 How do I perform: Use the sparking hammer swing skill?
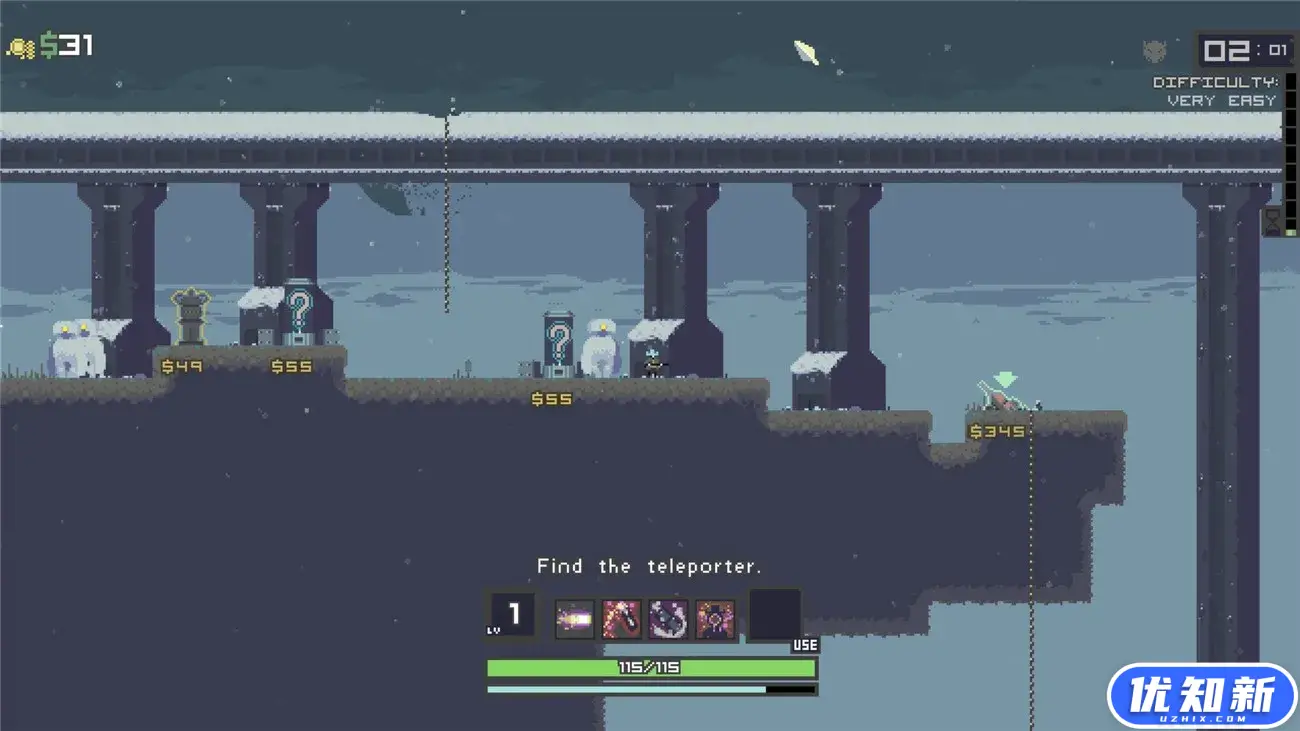622,620
